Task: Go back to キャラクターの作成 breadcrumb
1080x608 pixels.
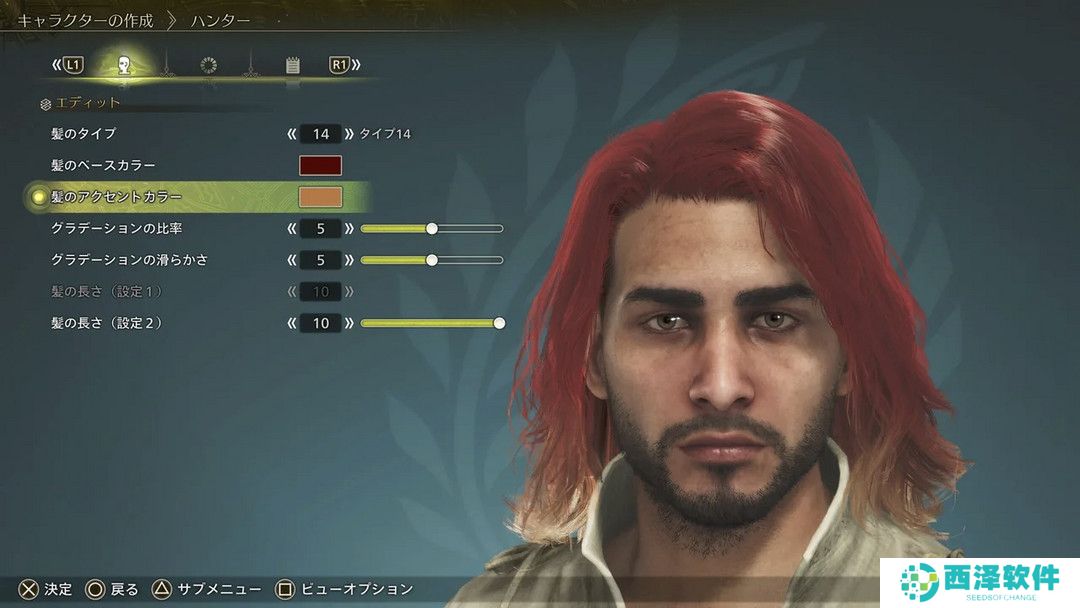Action: (x=85, y=20)
